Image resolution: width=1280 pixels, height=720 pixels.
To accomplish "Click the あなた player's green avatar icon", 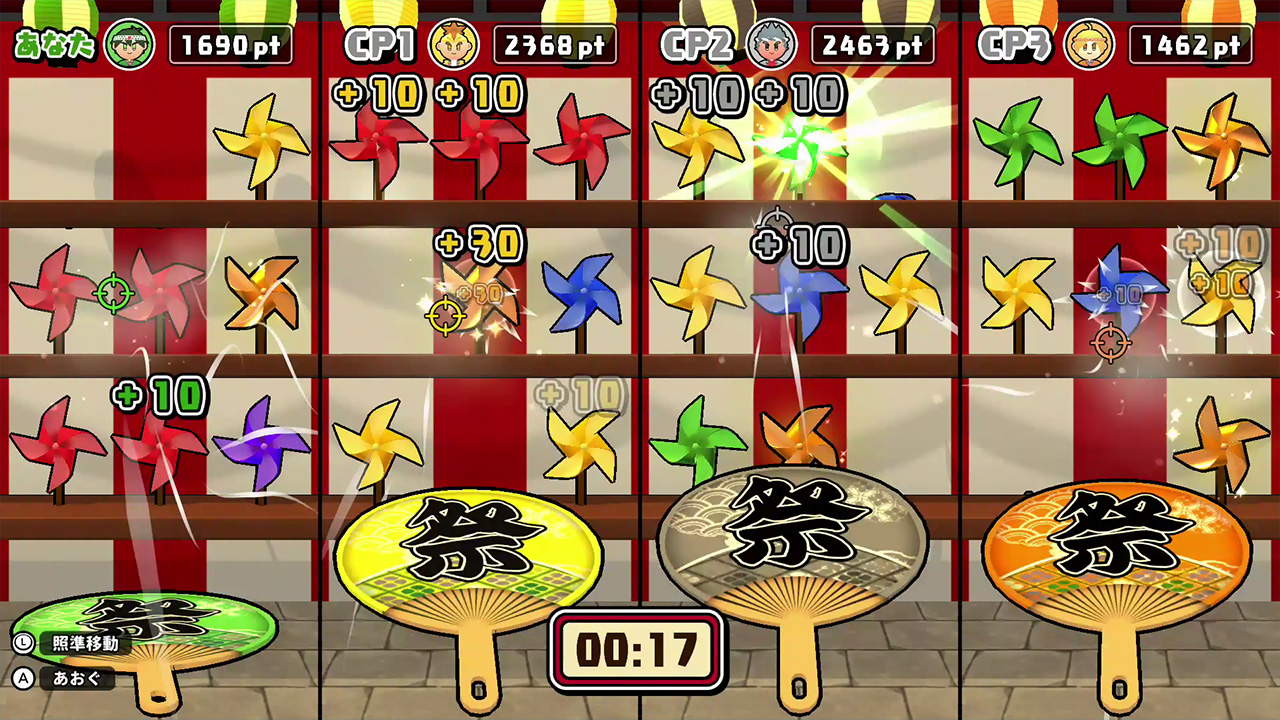I will 132,42.
